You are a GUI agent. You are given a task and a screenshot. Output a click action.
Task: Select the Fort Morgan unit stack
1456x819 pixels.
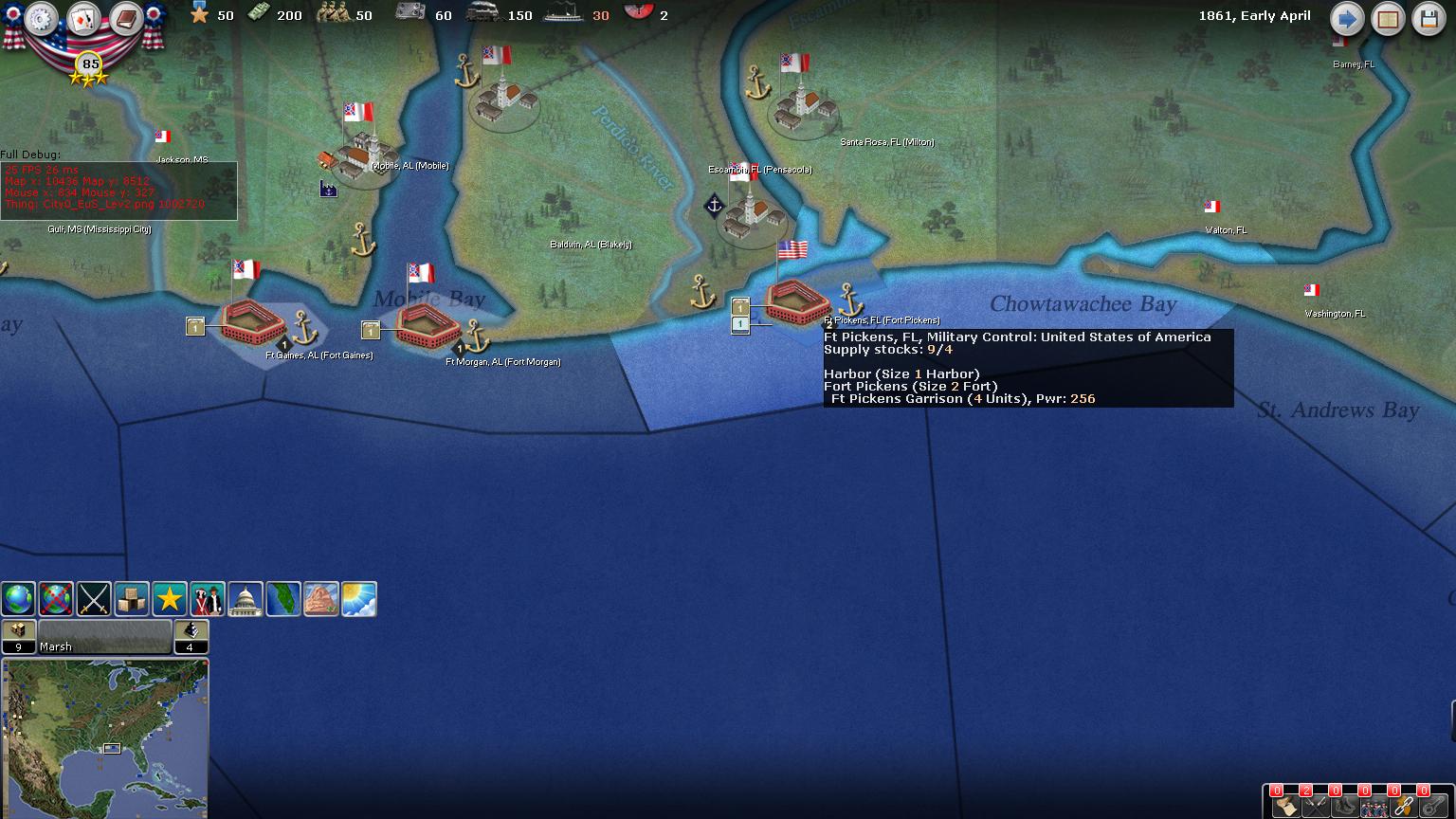[x=371, y=330]
